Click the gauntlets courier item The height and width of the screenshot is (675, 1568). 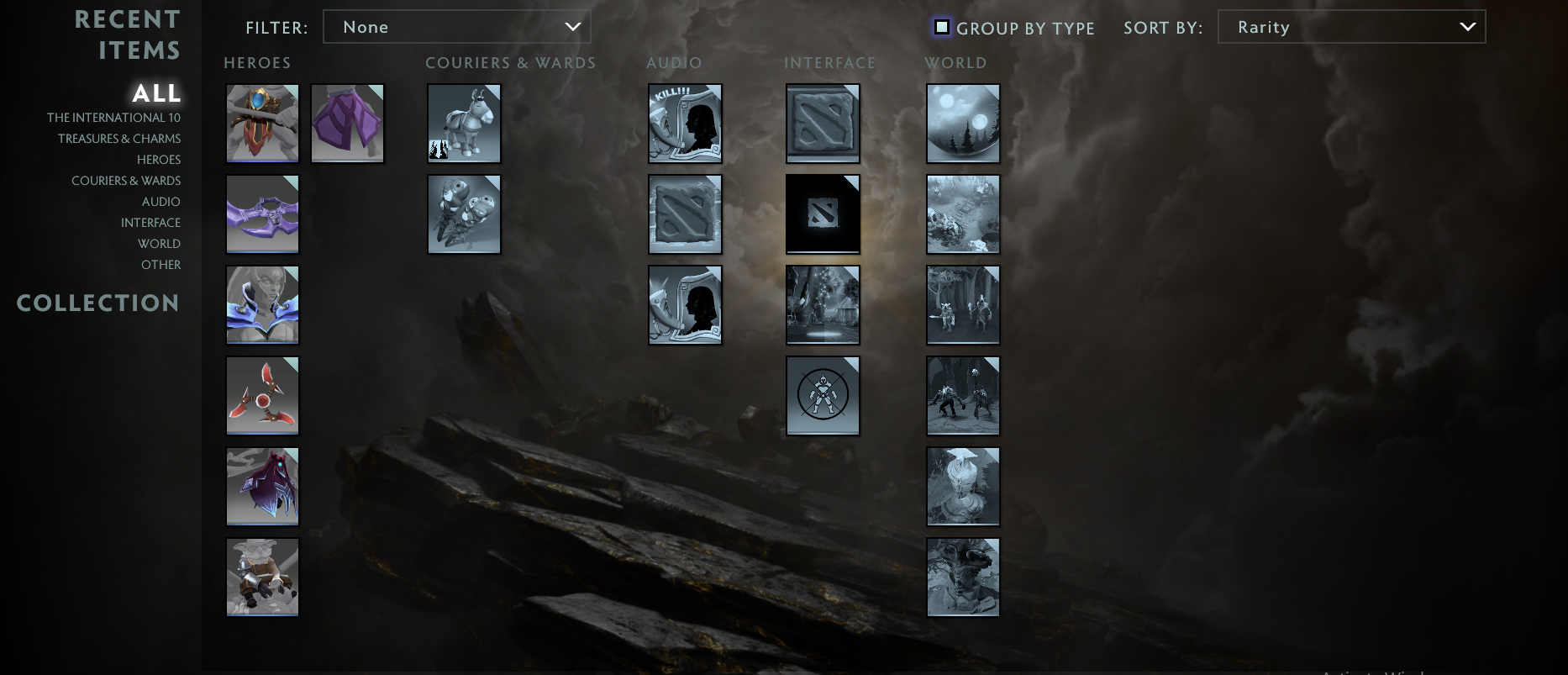tap(463, 214)
